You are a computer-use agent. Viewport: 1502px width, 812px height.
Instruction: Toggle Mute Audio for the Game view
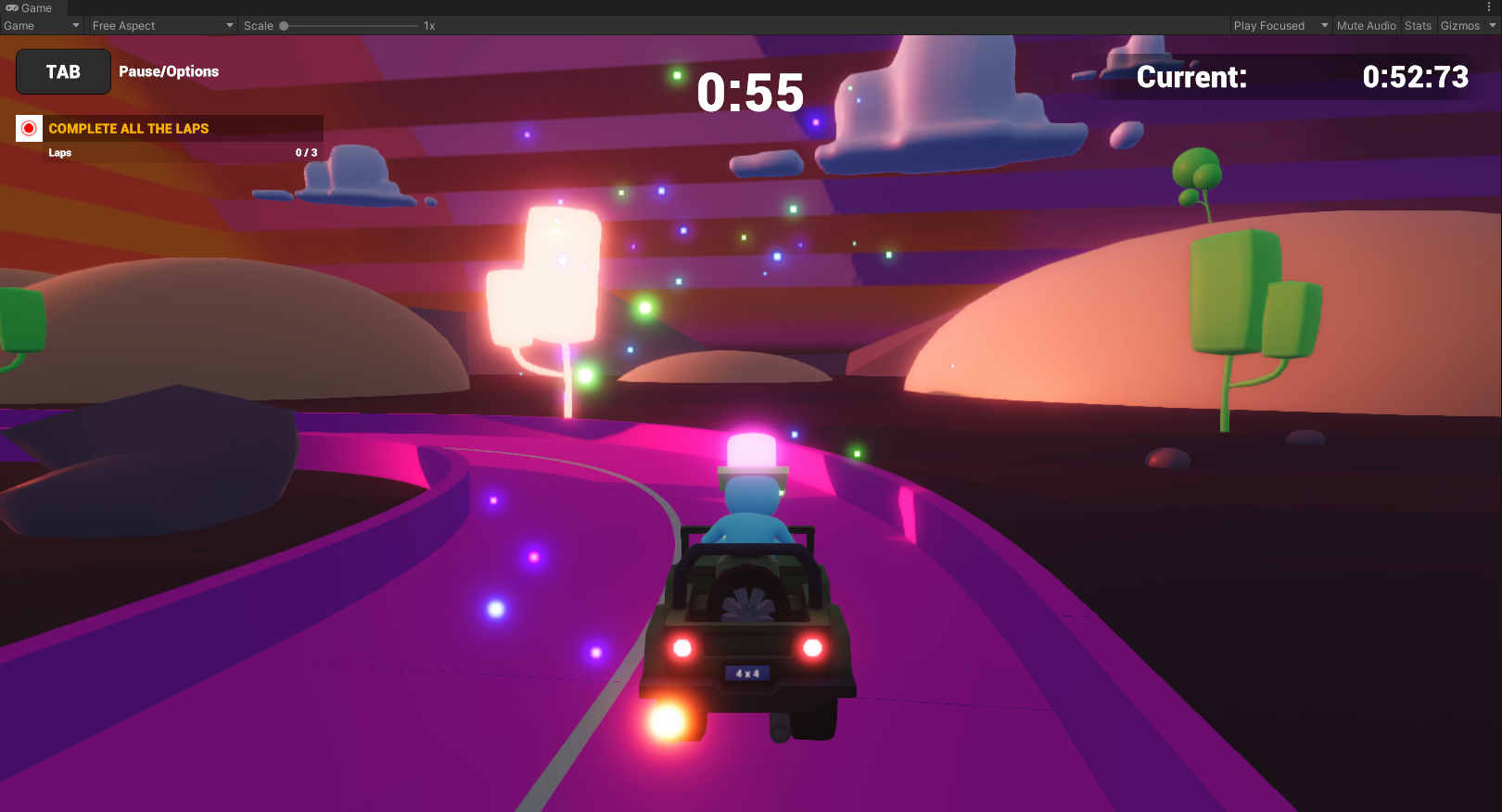1366,25
